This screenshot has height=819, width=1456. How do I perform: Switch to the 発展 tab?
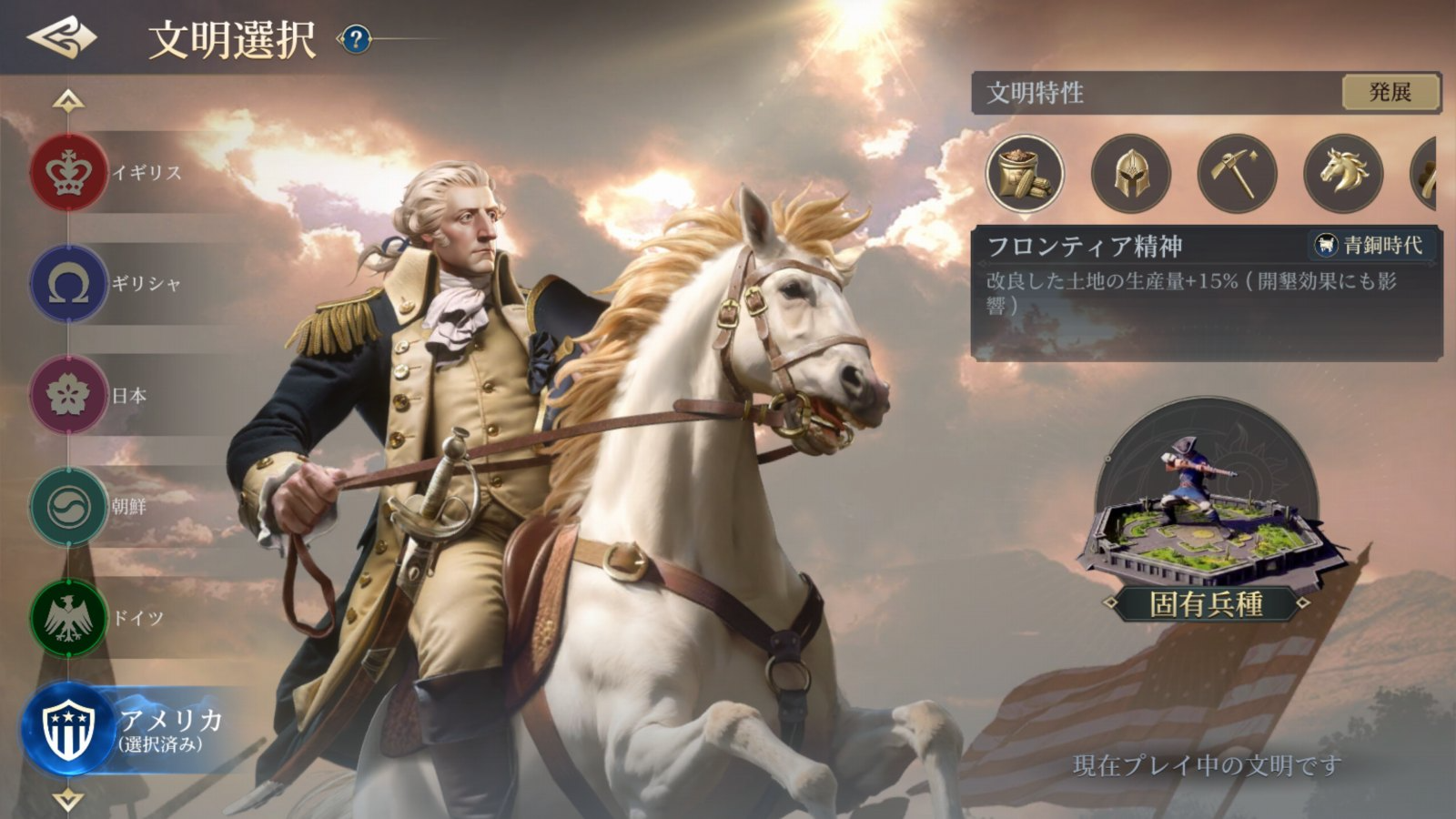1390,92
